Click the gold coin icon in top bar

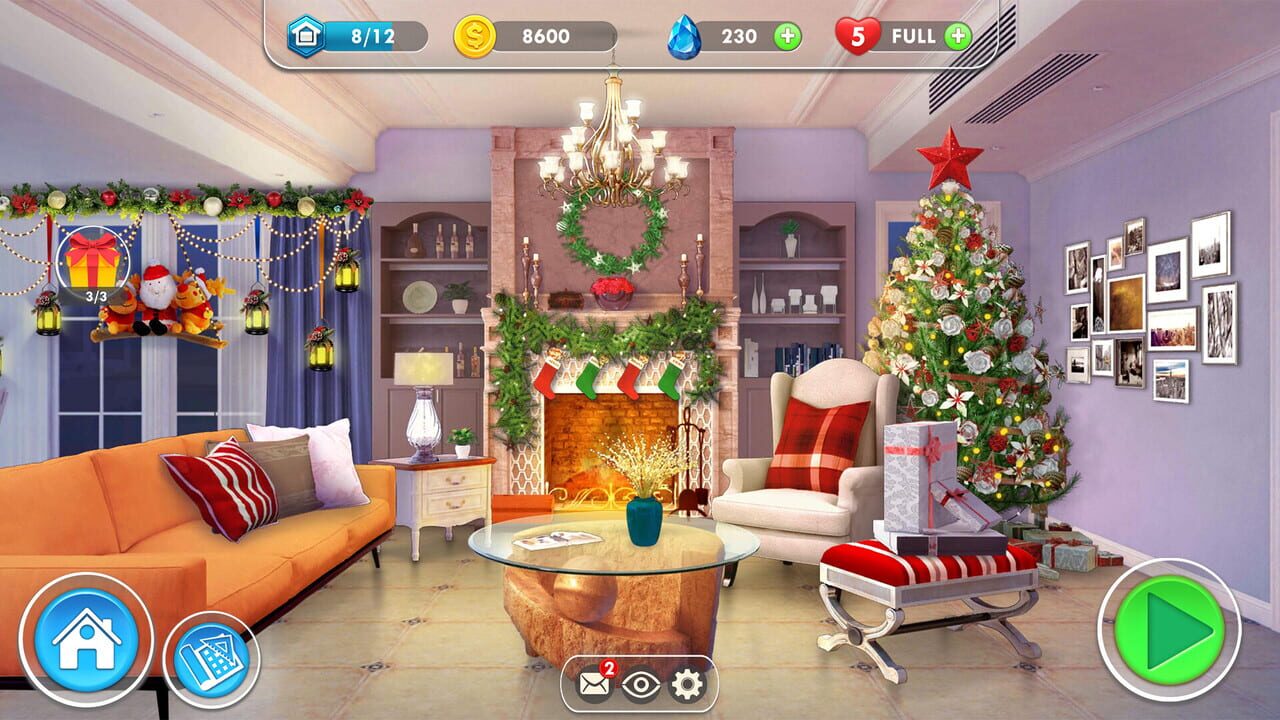coord(474,33)
